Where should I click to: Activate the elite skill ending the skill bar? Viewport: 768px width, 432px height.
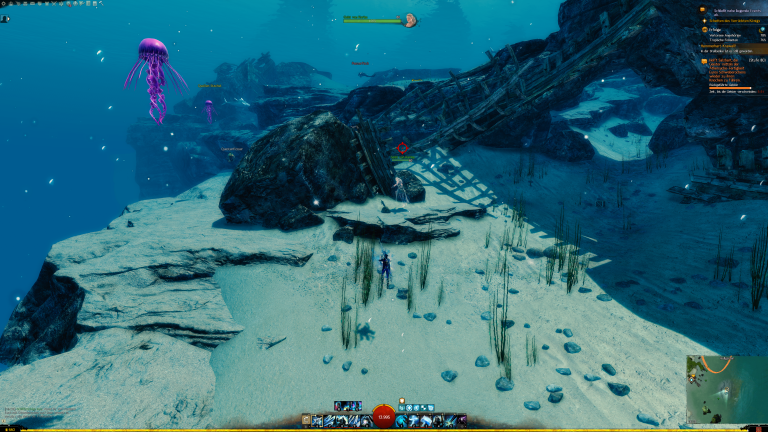pyautogui.click(x=462, y=421)
